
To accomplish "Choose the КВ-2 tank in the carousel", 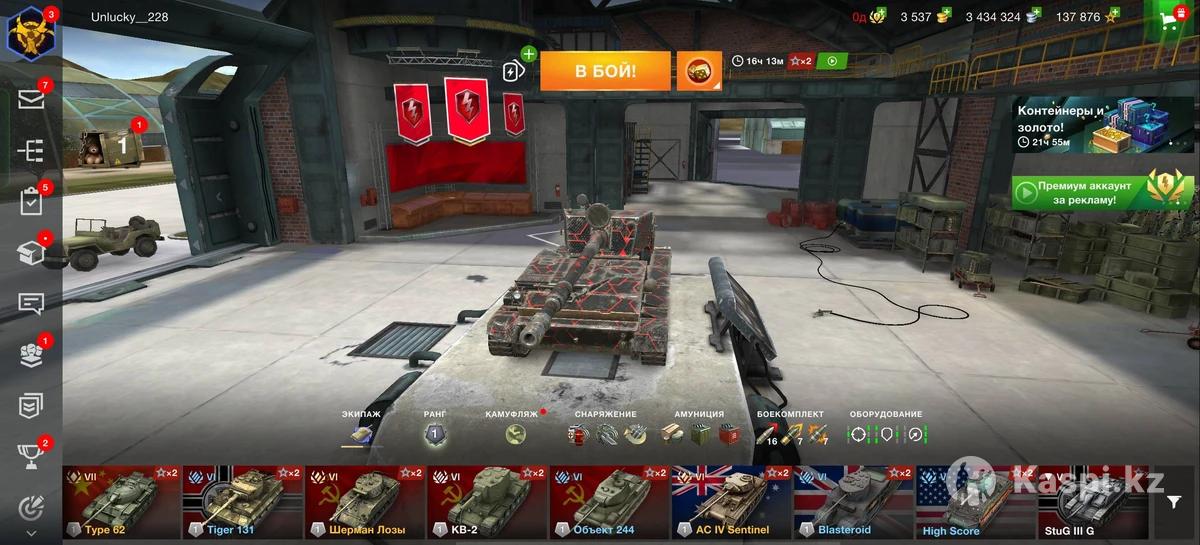I will click(x=488, y=502).
